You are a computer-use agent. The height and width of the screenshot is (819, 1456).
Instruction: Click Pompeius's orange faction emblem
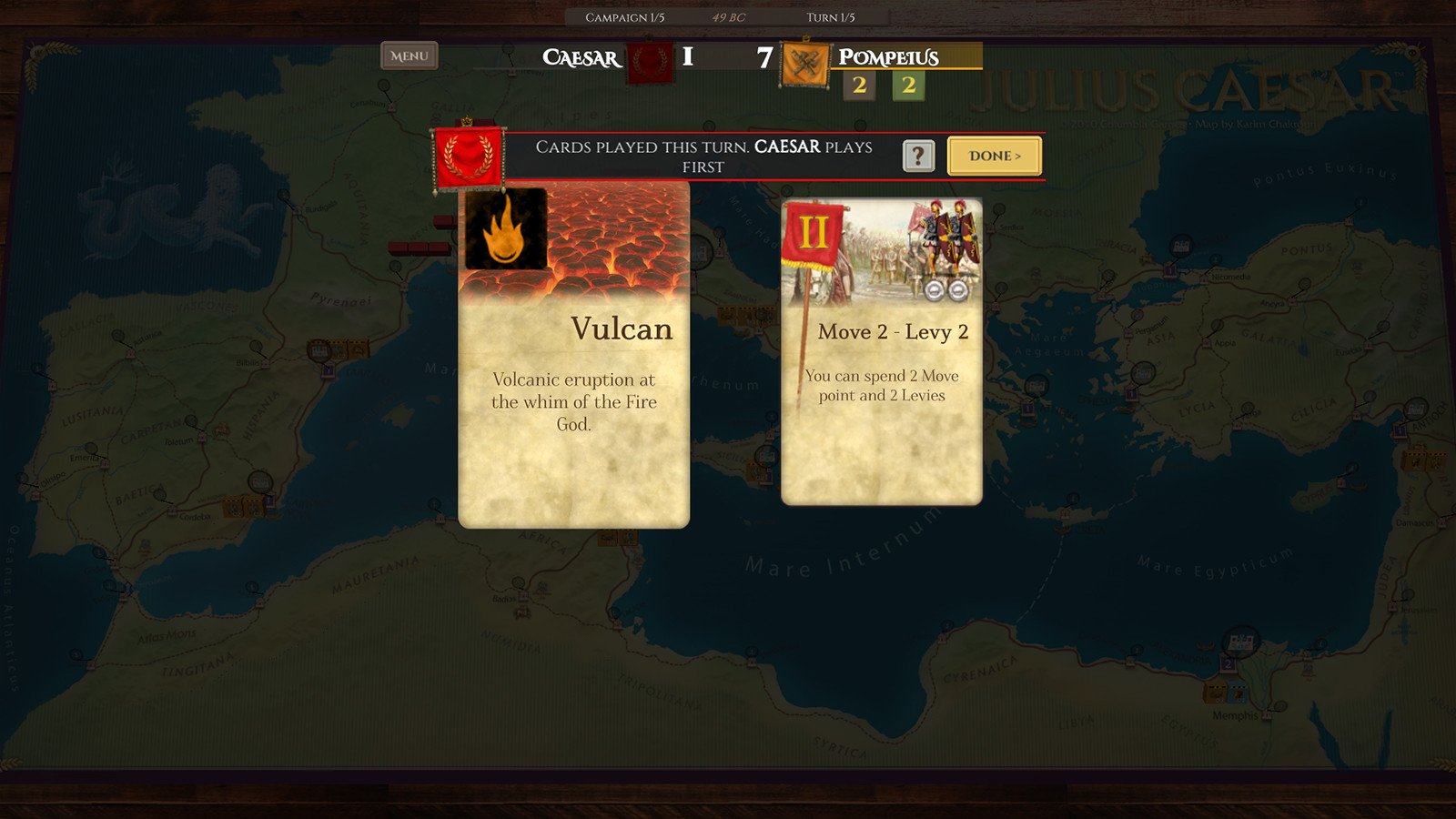805,64
